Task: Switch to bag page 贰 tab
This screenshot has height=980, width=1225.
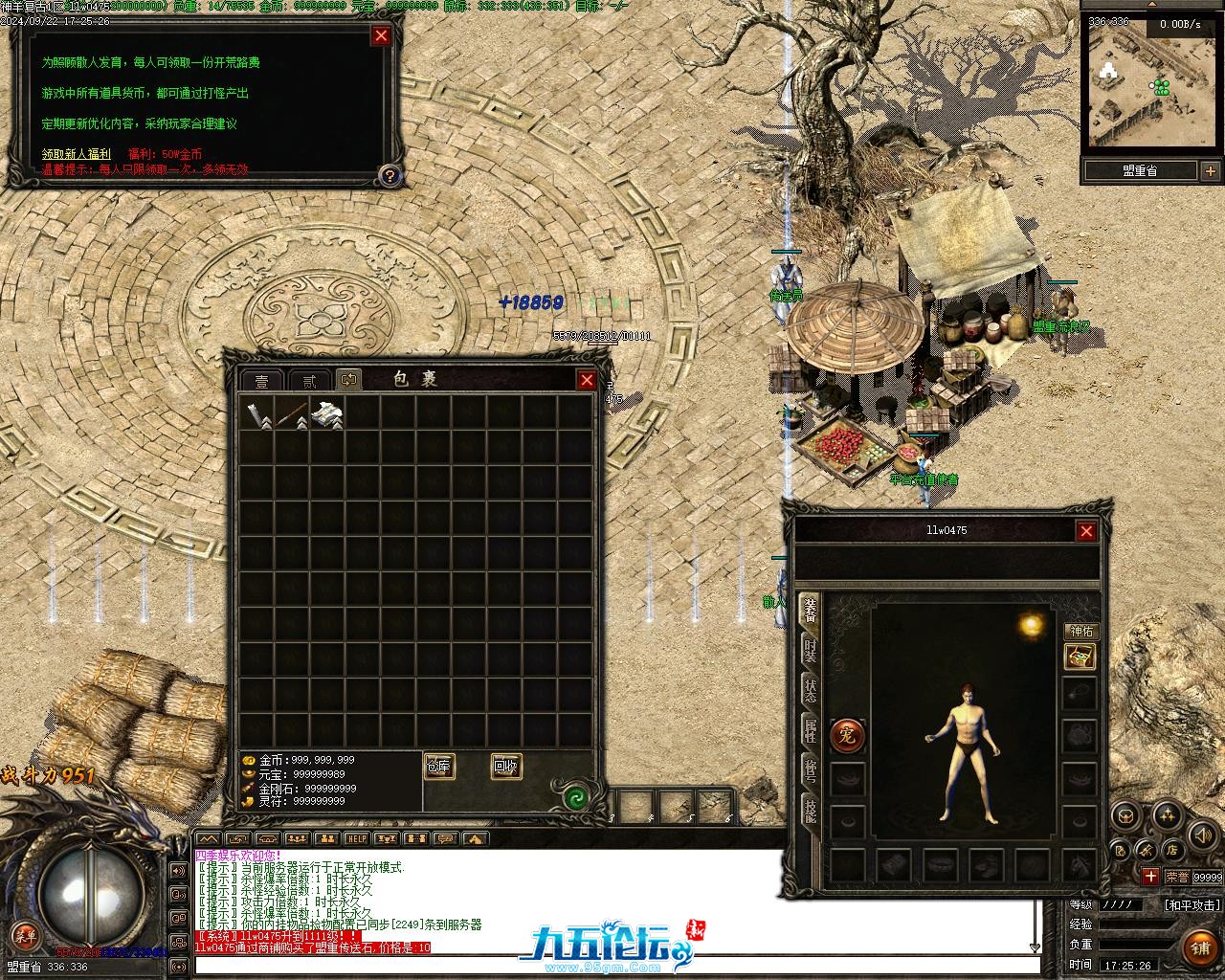Action: point(307,381)
